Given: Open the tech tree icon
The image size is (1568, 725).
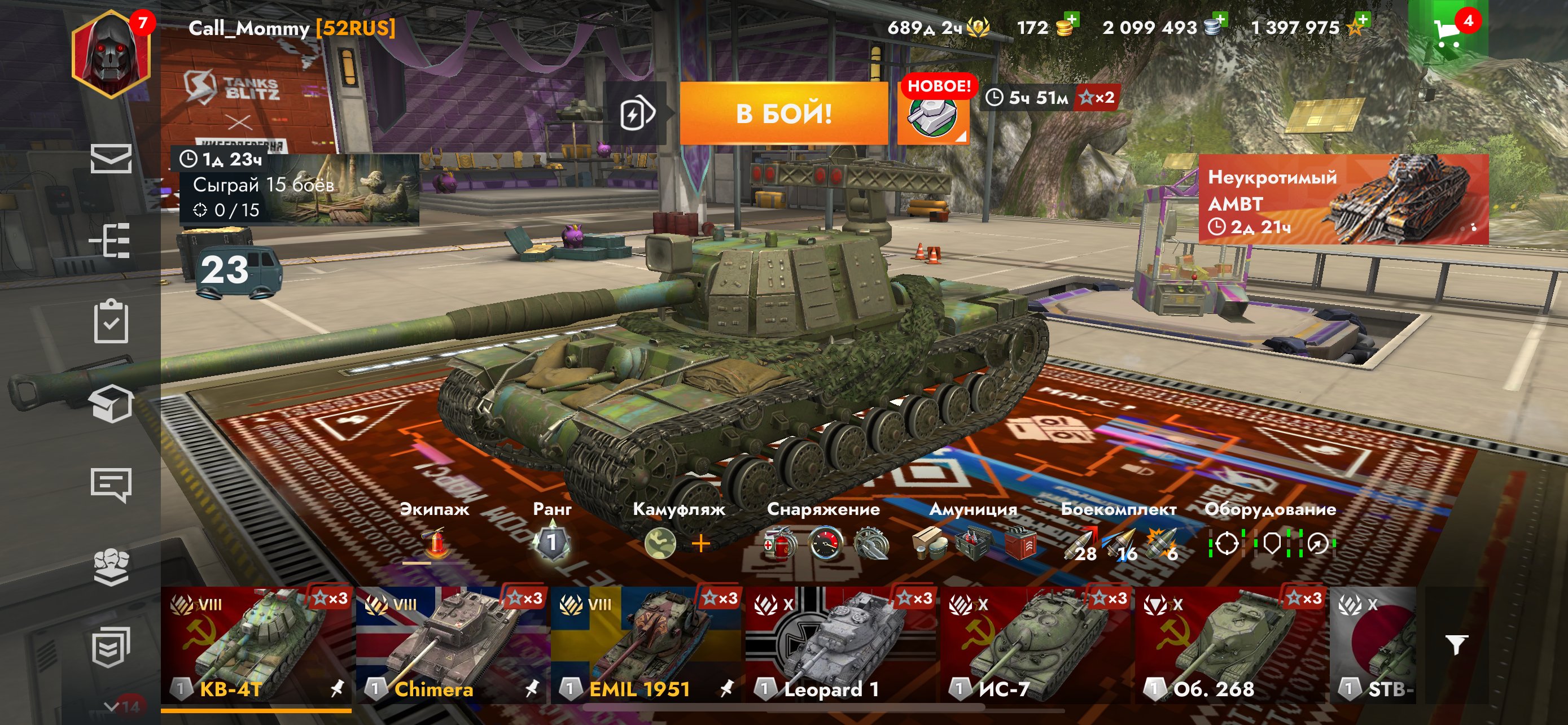Looking at the screenshot, I should pos(111,240).
